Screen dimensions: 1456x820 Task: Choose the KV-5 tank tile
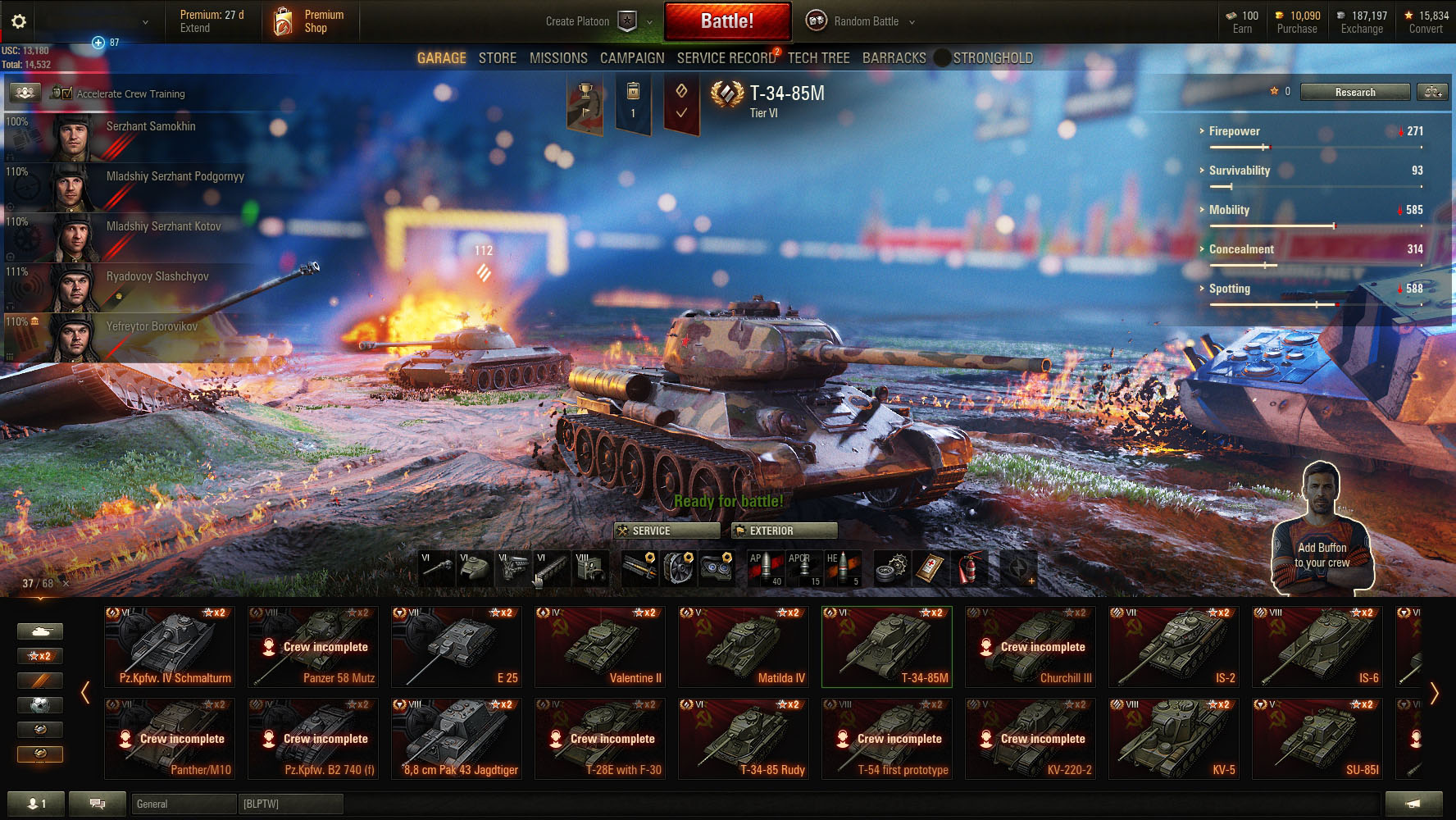point(1173,739)
